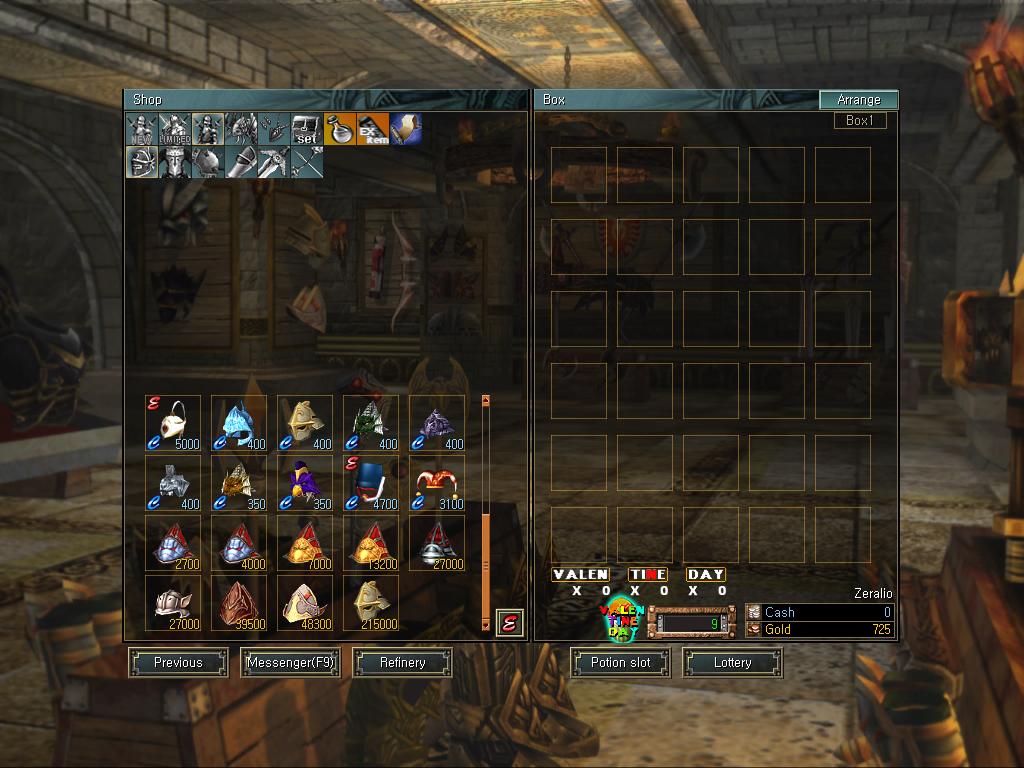Viewport: 1024px width, 768px height.
Task: Open the potion flask shop category
Action: [x=339, y=129]
